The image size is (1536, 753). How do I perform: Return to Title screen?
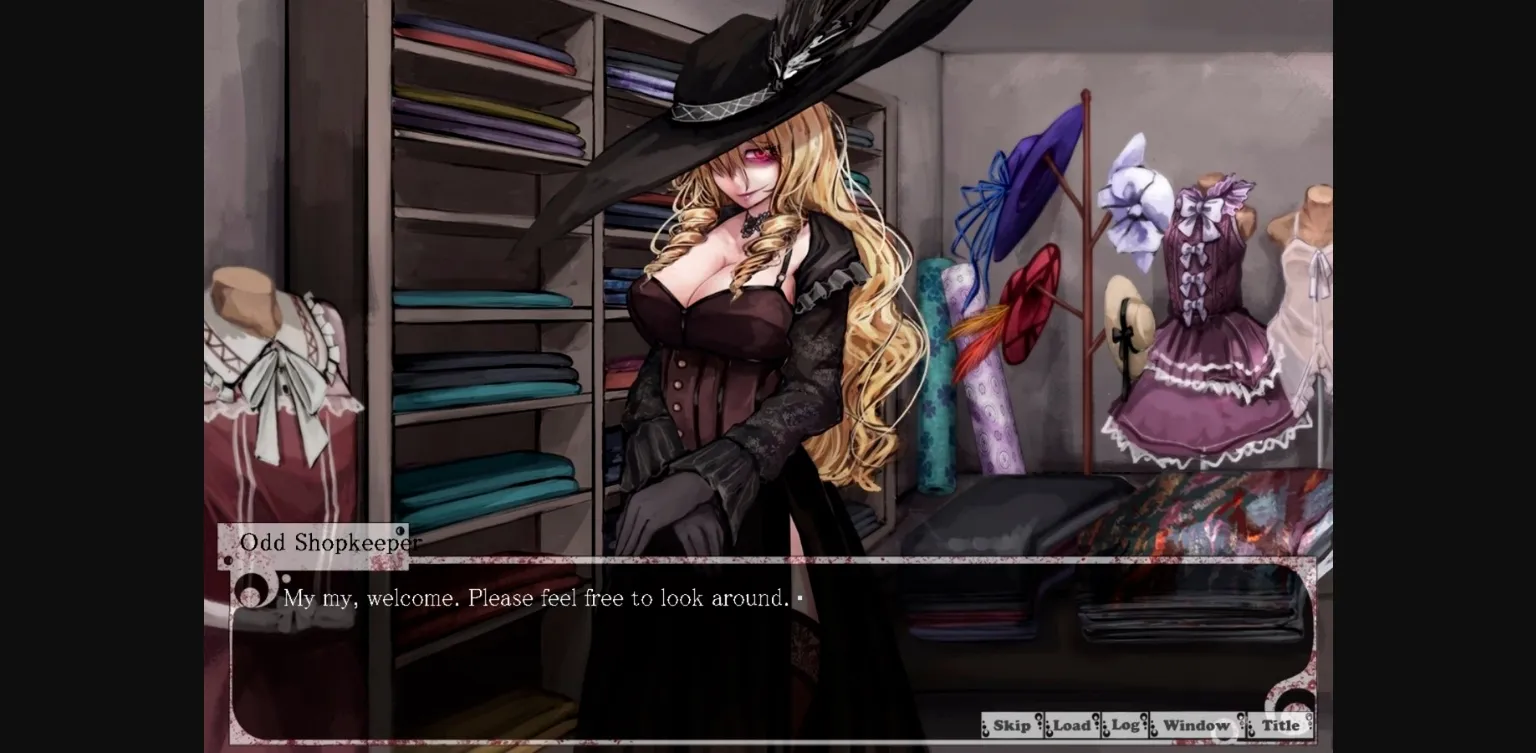1282,725
